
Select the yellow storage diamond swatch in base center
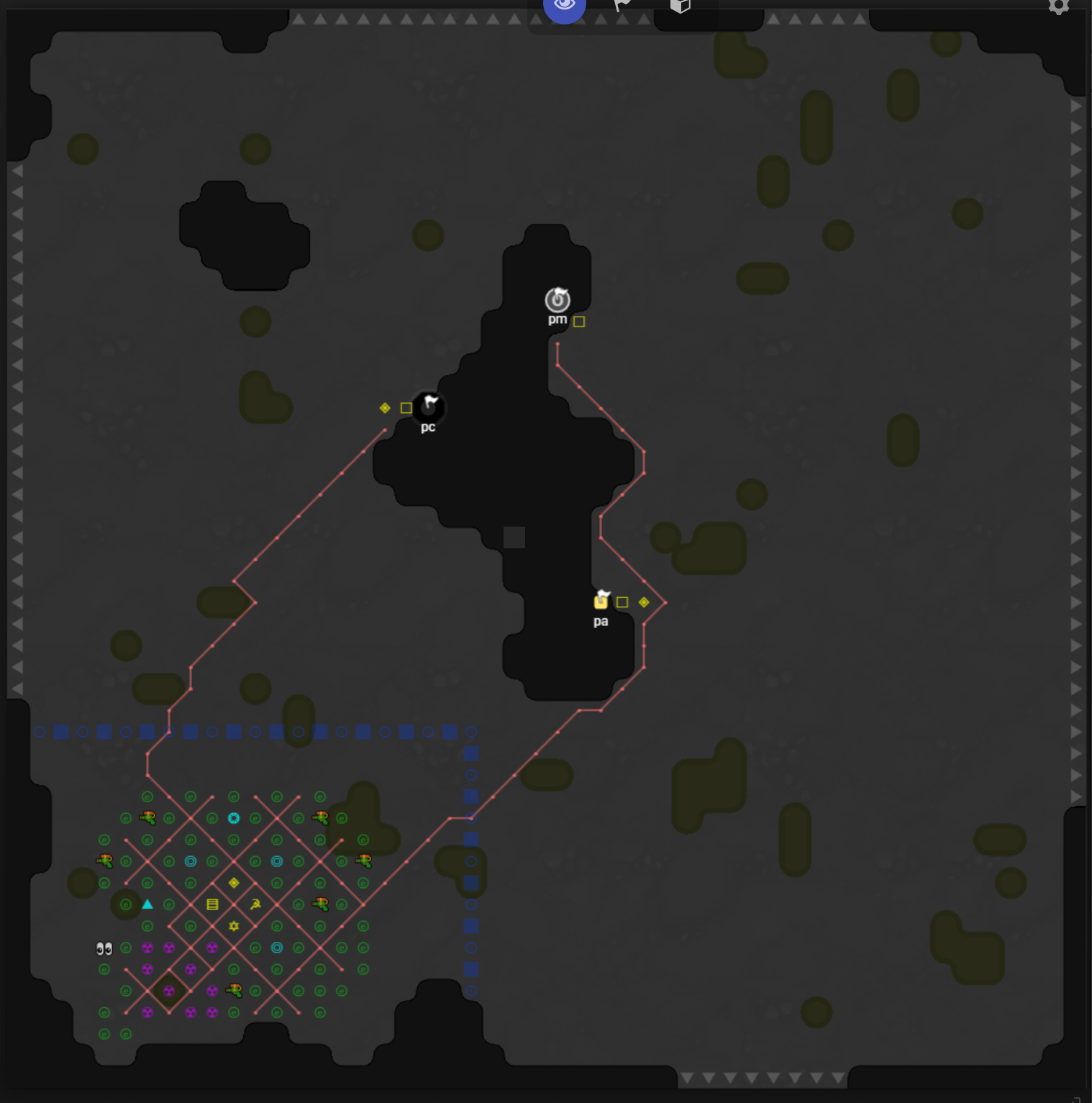coord(232,883)
